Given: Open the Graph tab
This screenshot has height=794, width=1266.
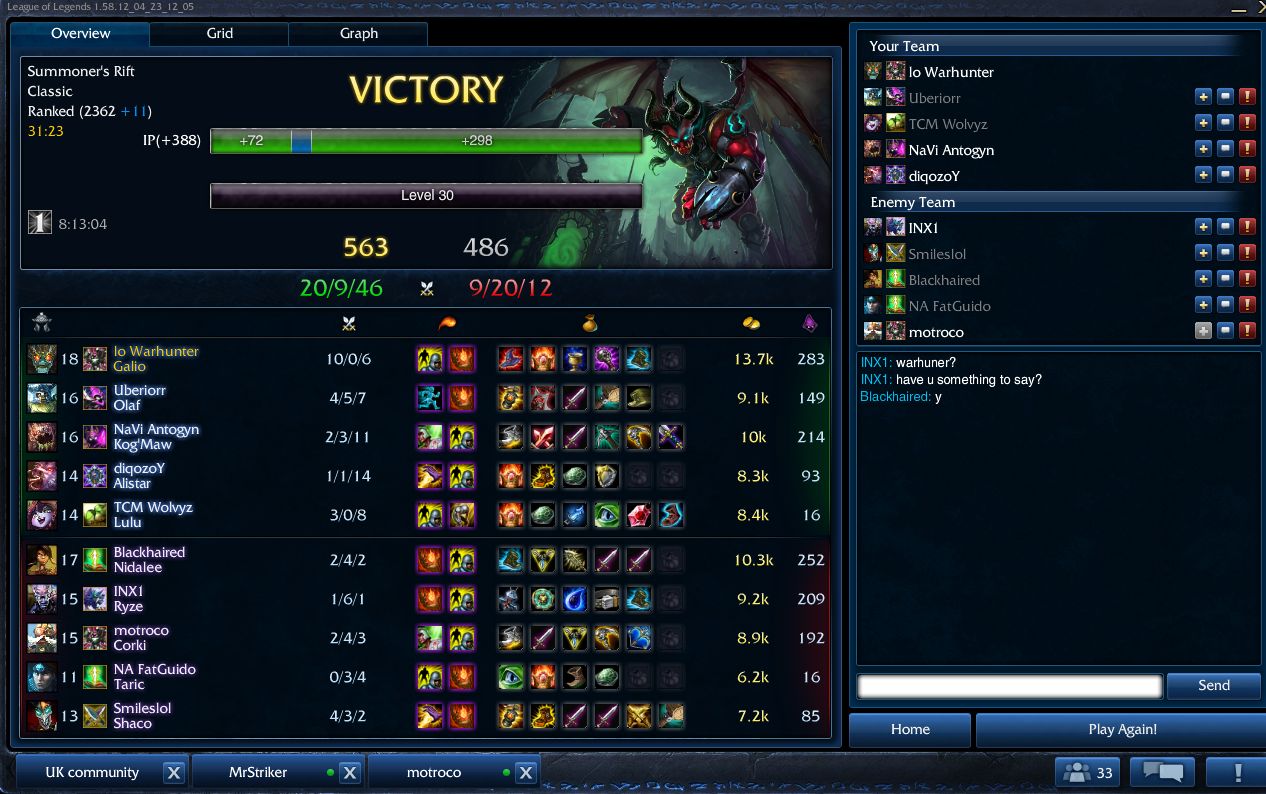Looking at the screenshot, I should click(358, 33).
